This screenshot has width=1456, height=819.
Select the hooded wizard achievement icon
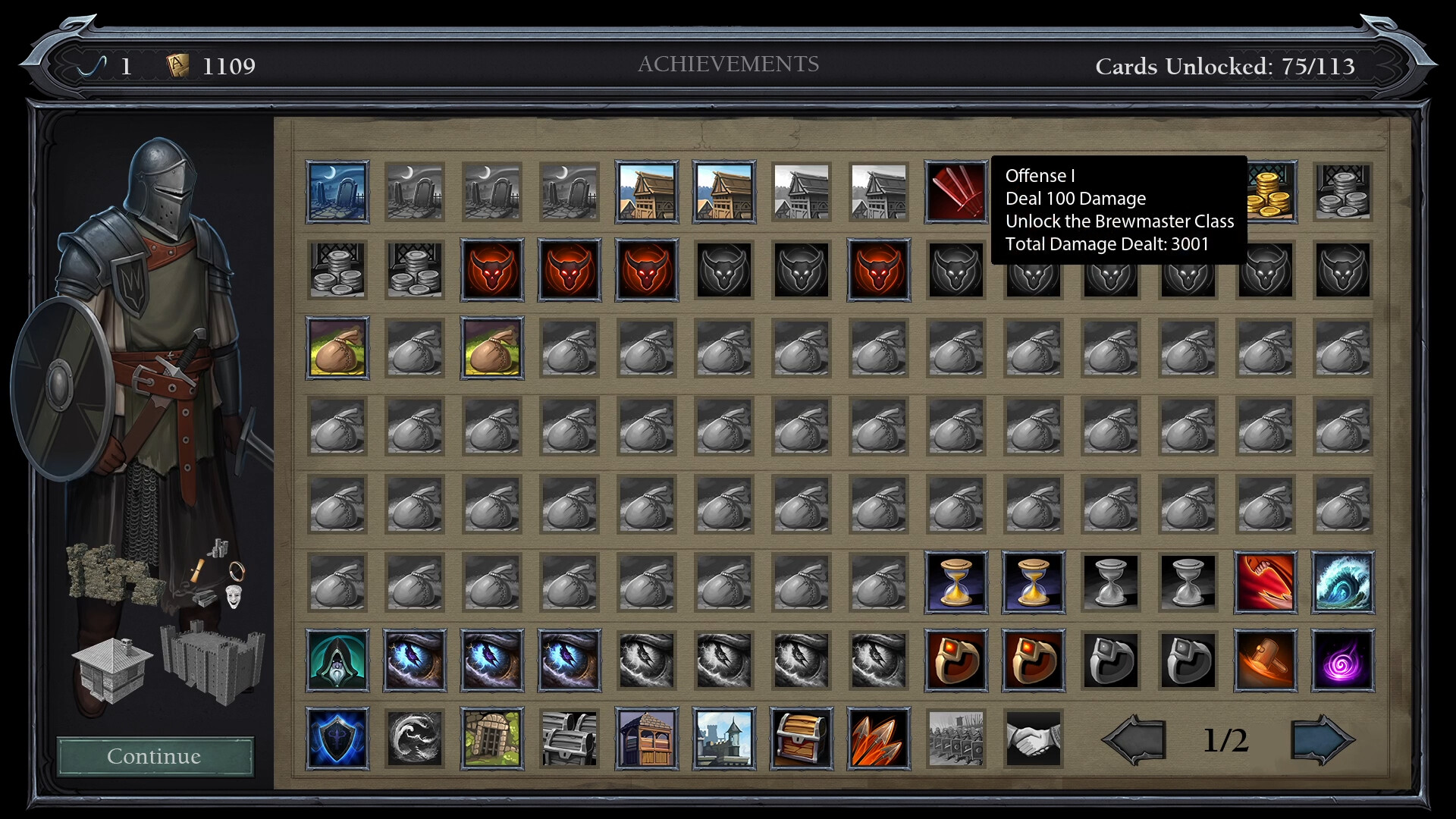click(337, 660)
